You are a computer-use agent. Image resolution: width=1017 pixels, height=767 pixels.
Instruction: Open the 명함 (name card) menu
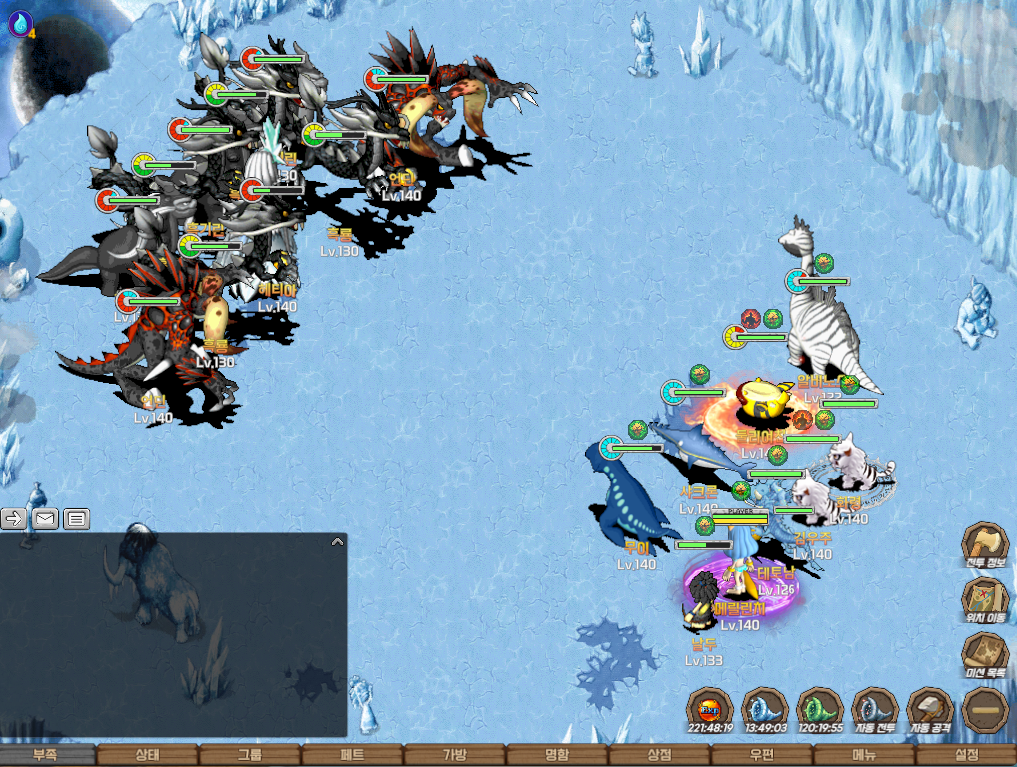(557, 755)
